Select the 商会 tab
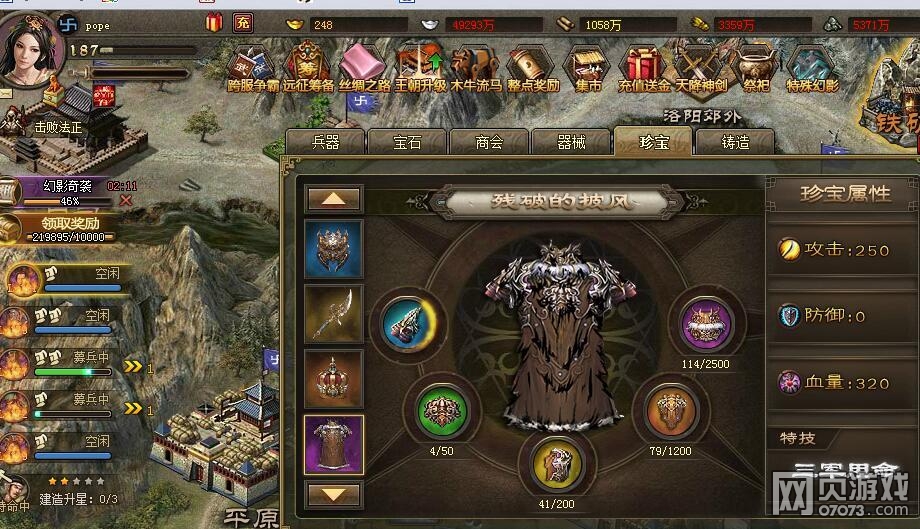The width and height of the screenshot is (920, 529). 489,142
